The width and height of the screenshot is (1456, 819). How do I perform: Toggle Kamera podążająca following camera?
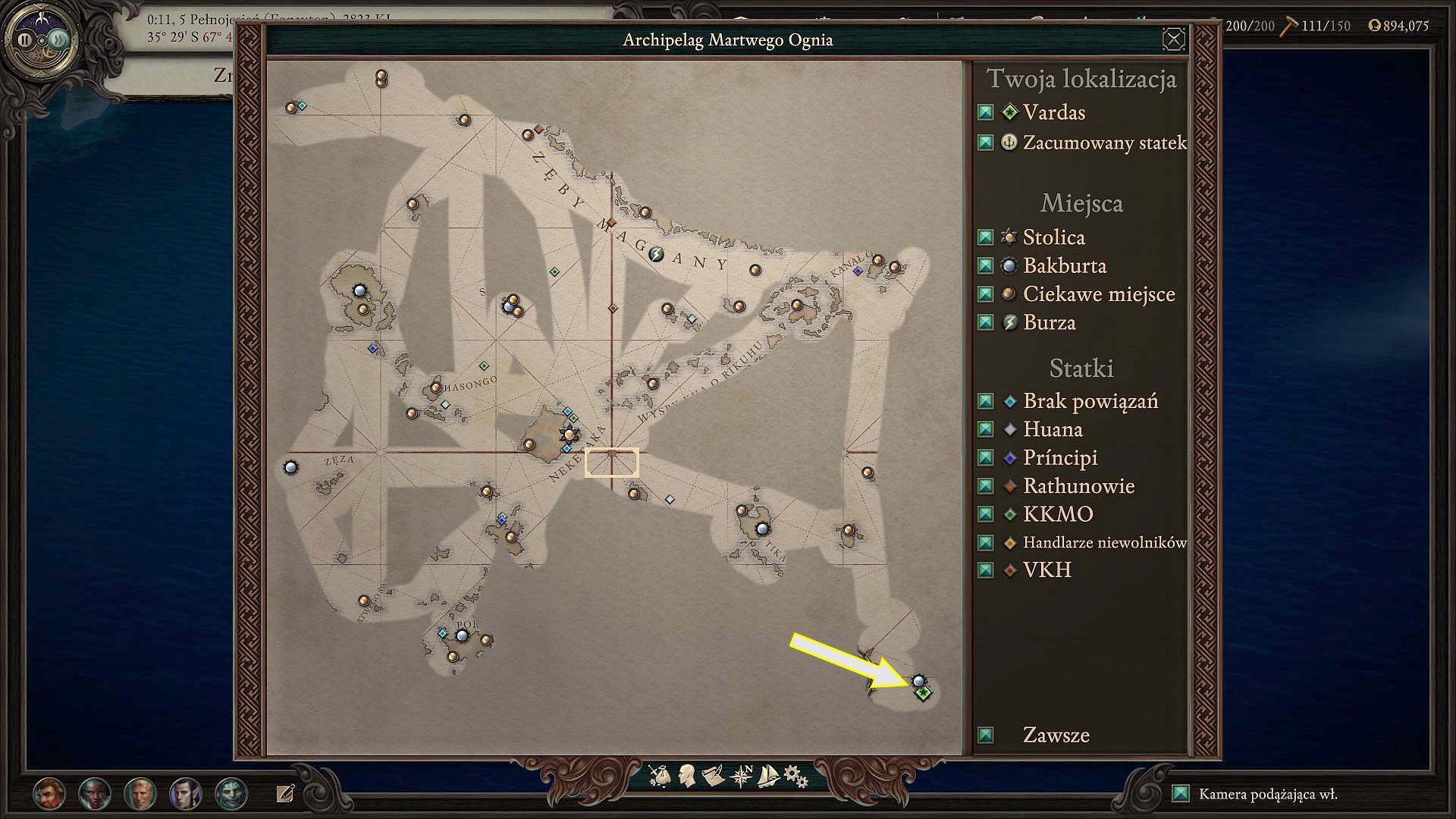(x=1180, y=794)
